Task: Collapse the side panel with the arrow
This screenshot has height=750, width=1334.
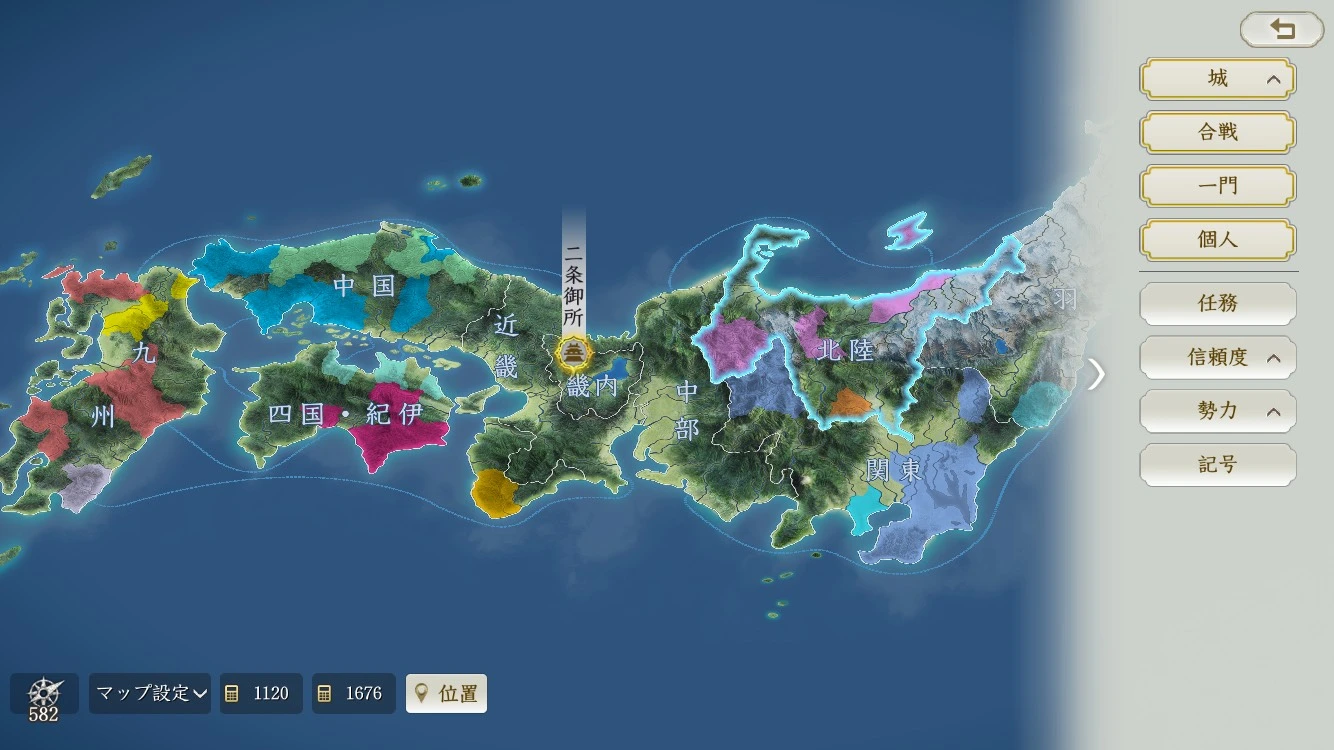Action: [1097, 374]
